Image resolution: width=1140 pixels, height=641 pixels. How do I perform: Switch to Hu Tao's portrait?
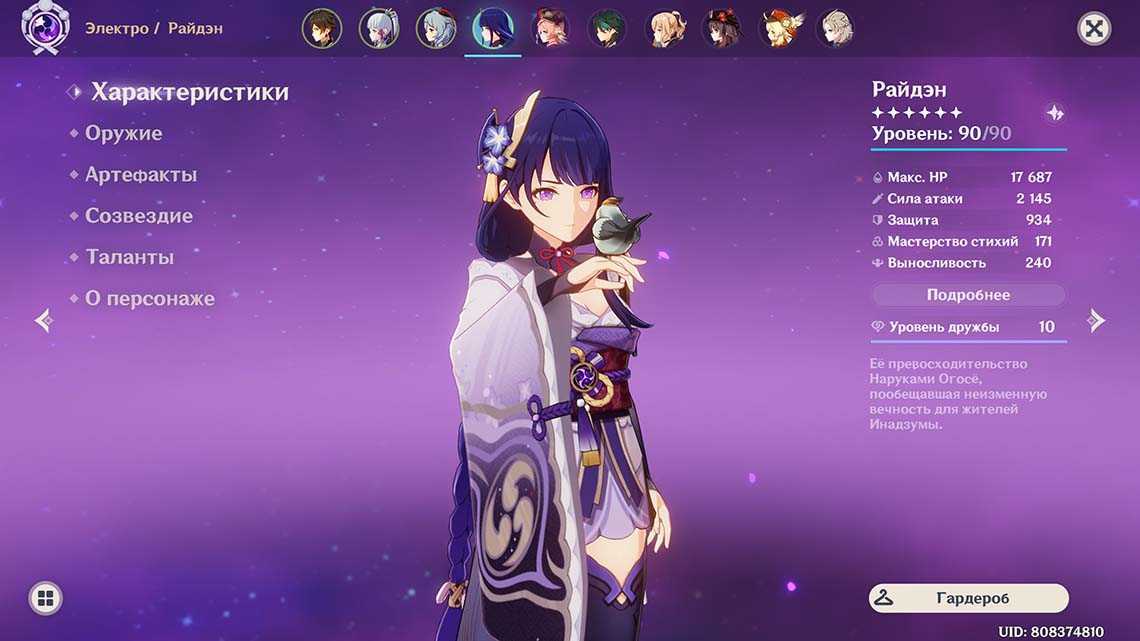tap(721, 29)
